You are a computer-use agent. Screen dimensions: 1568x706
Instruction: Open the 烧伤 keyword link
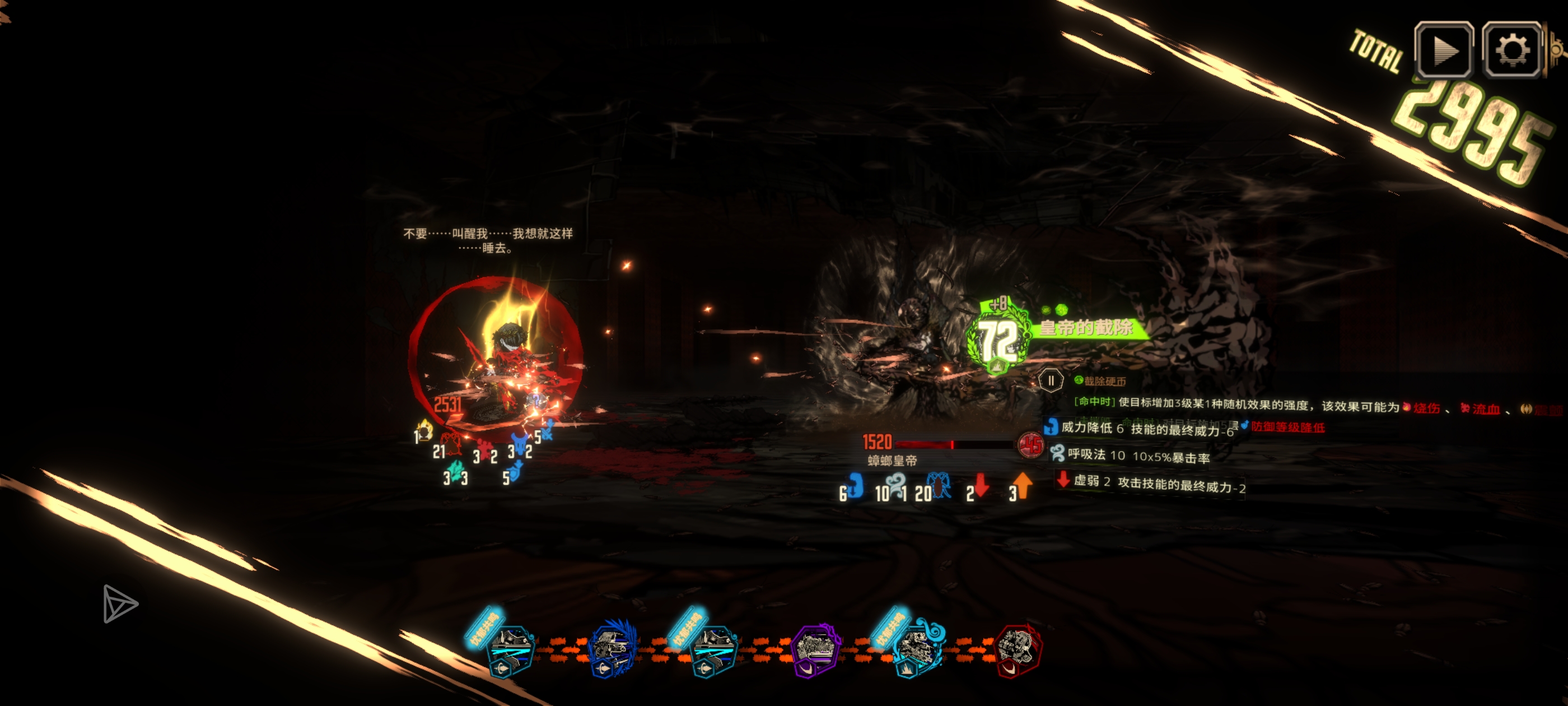coord(1426,408)
